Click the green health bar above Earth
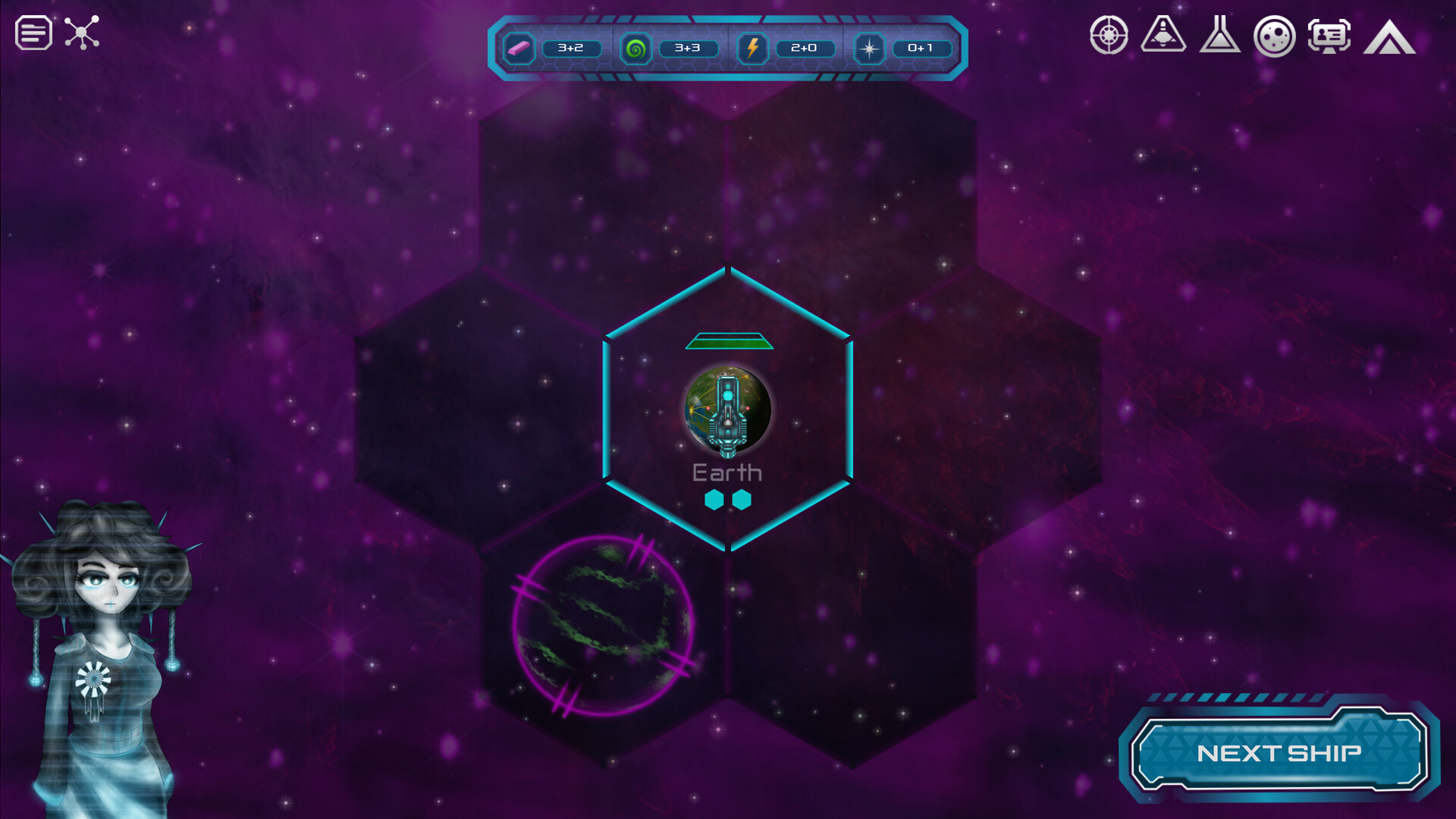This screenshot has width=1456, height=819. [x=730, y=341]
